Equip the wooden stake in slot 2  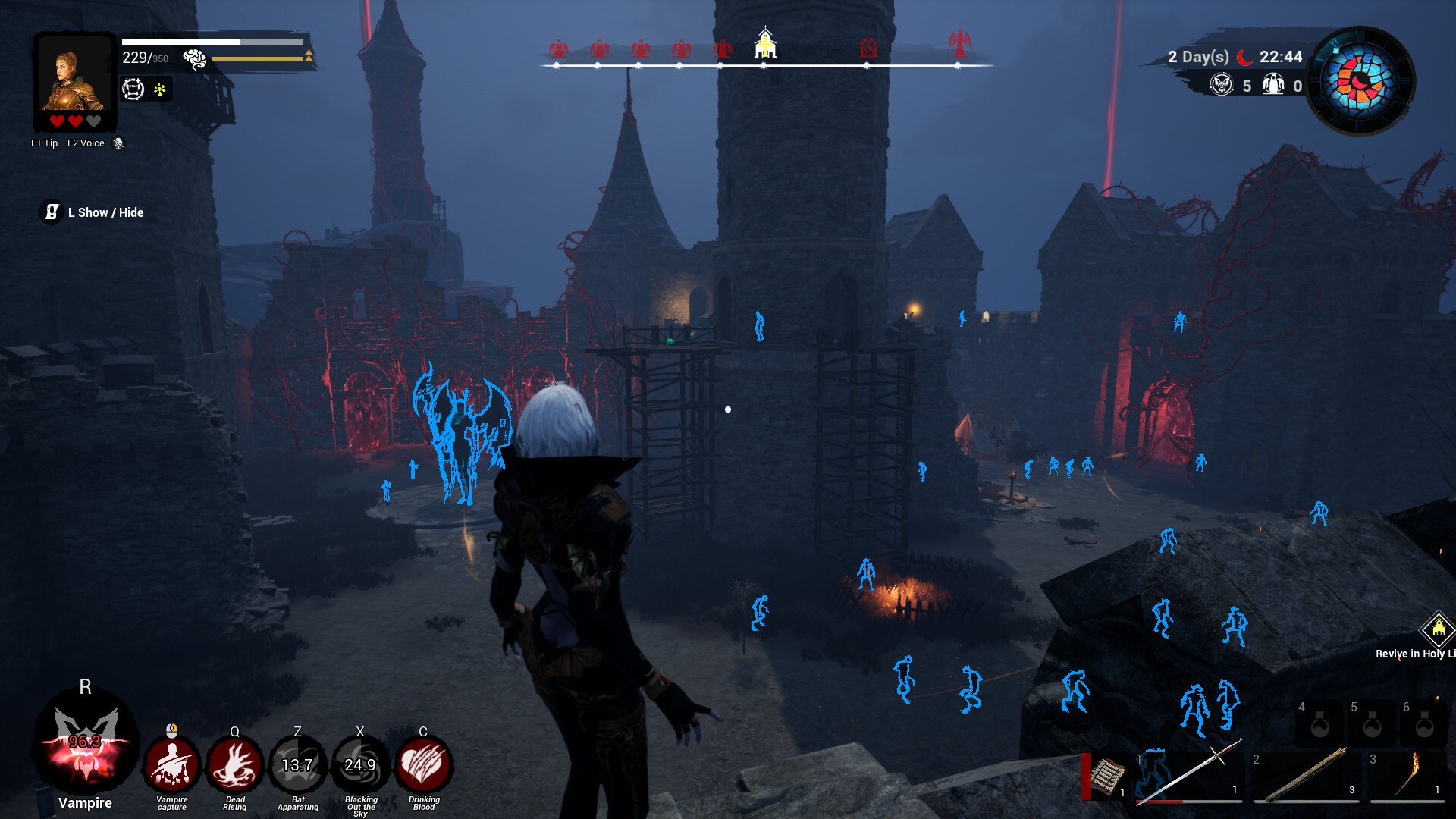coord(1306,775)
